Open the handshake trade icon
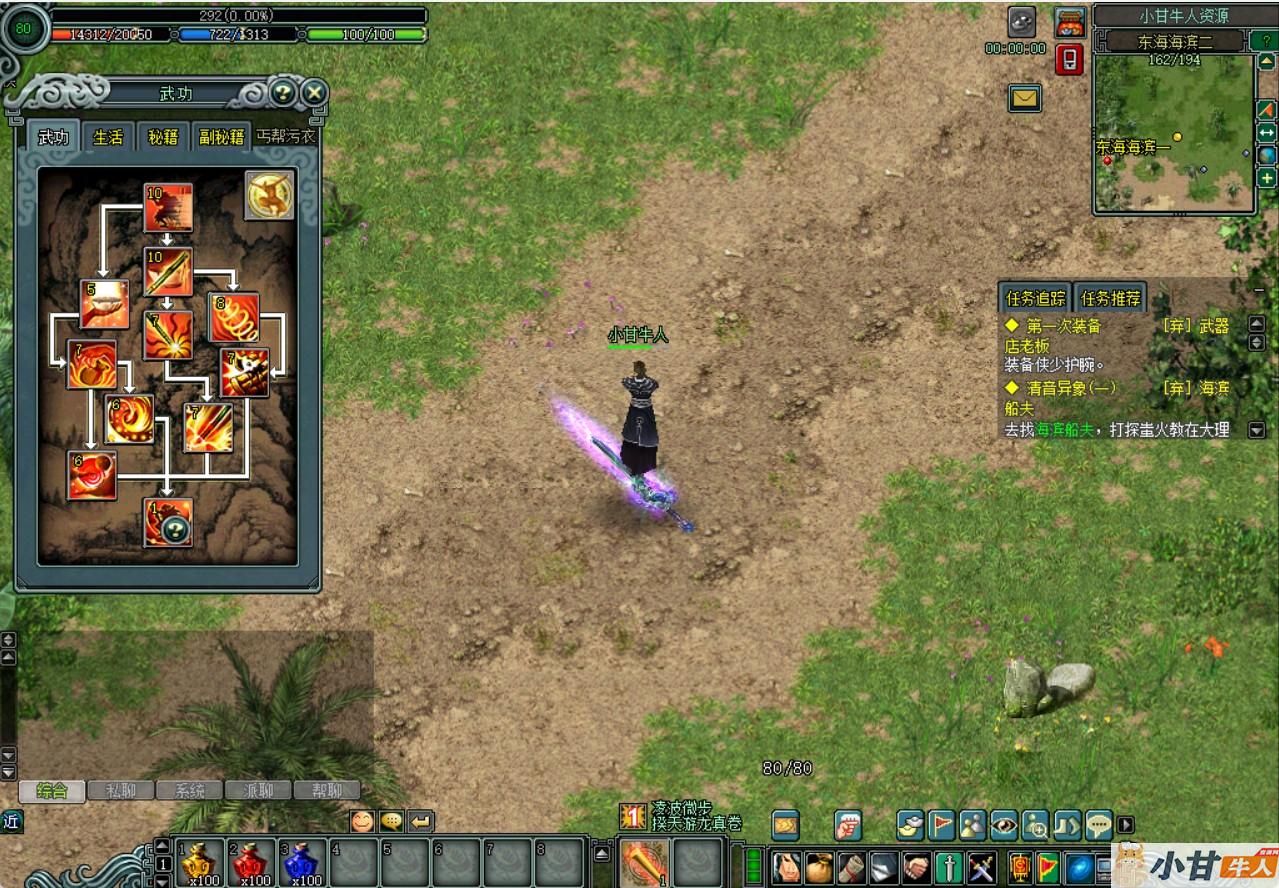 pos(916,866)
